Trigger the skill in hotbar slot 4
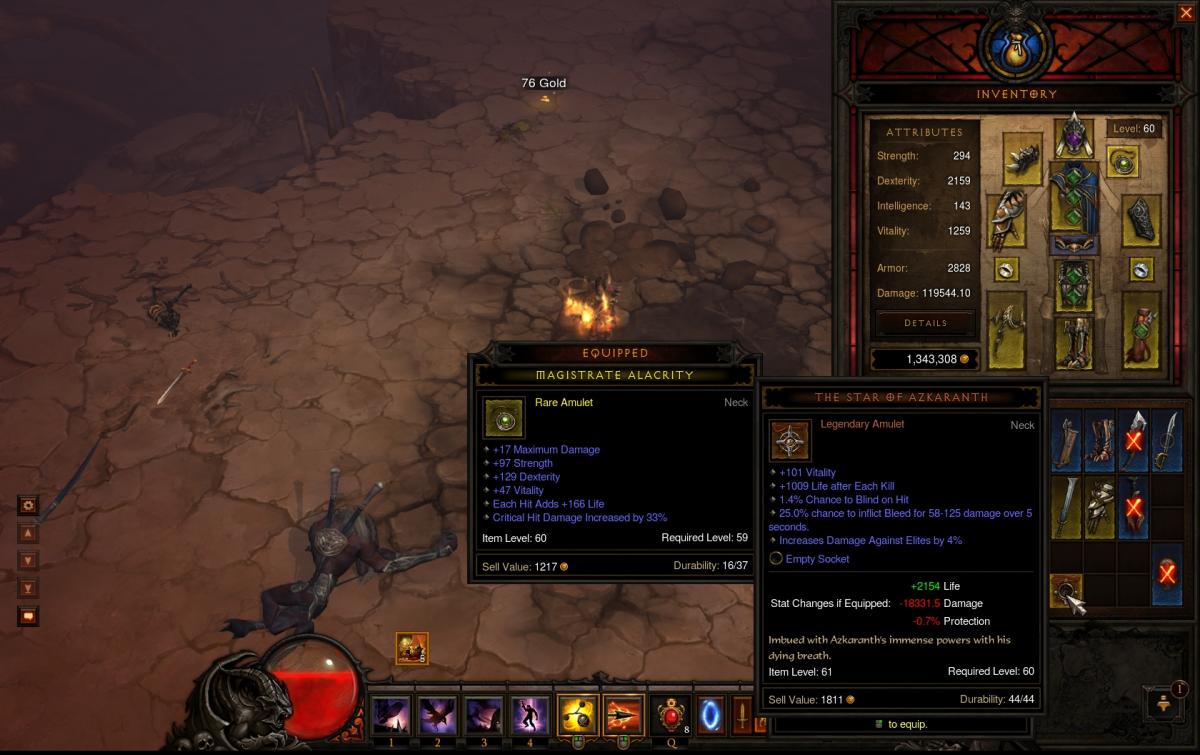1200x755 pixels. click(x=529, y=716)
